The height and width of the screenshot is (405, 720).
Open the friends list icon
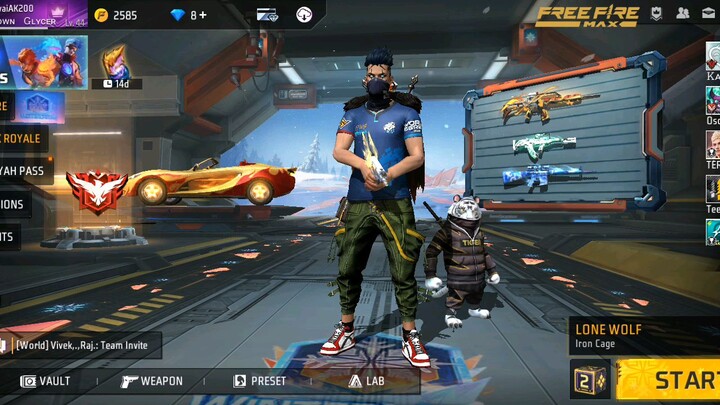(683, 14)
